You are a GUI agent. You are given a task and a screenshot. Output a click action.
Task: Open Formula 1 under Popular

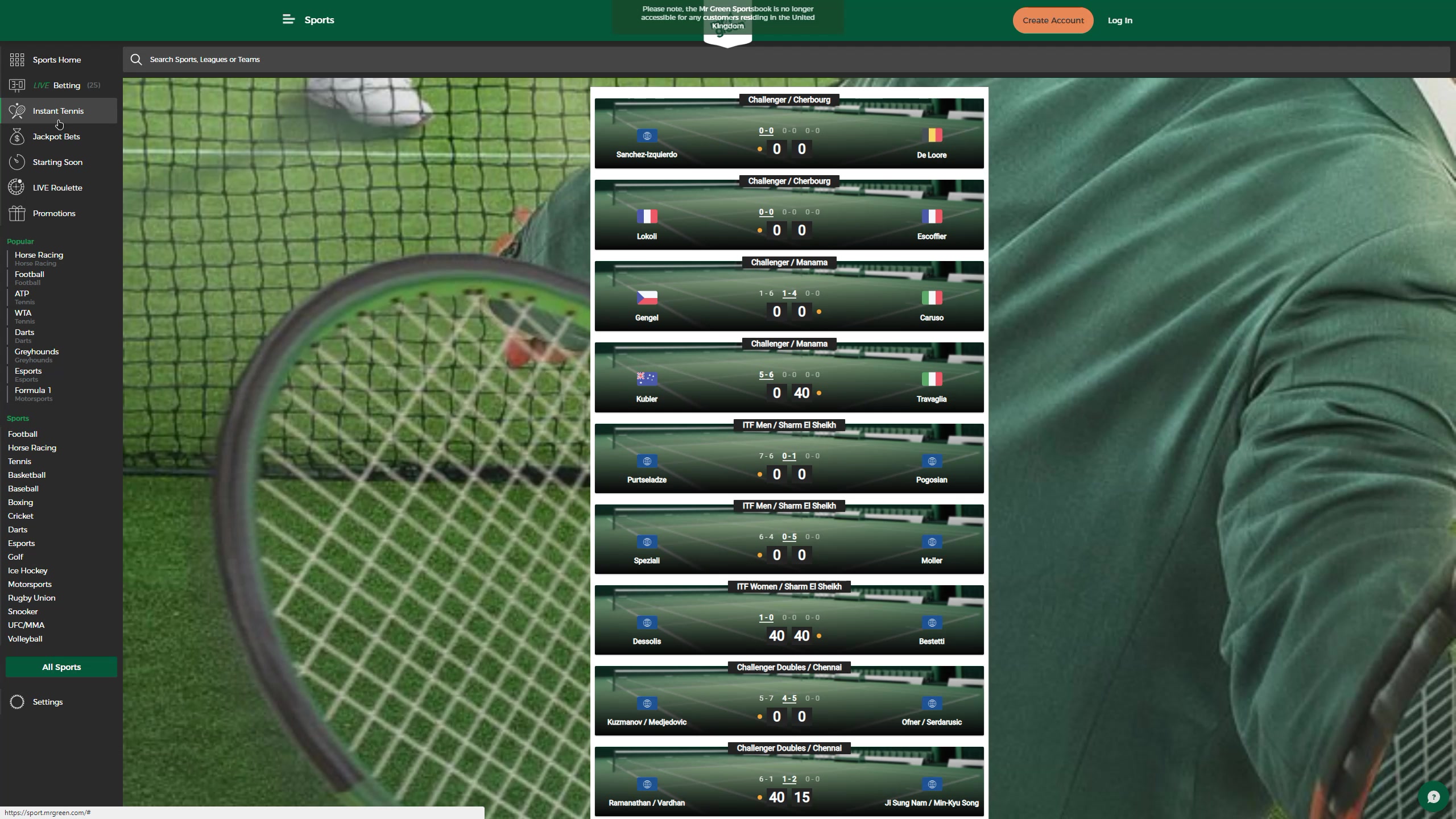pos(32,391)
